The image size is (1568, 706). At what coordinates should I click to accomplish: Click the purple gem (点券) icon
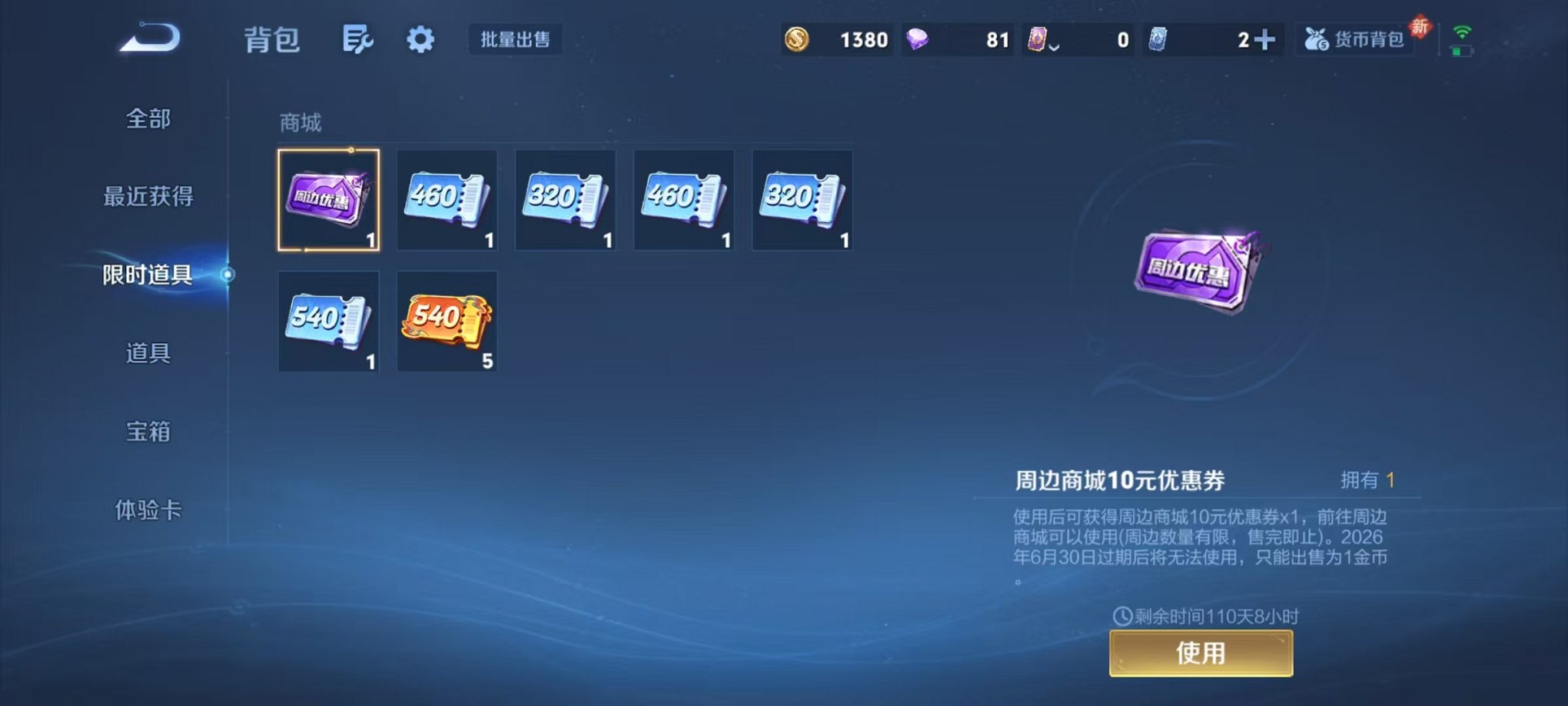(x=917, y=38)
